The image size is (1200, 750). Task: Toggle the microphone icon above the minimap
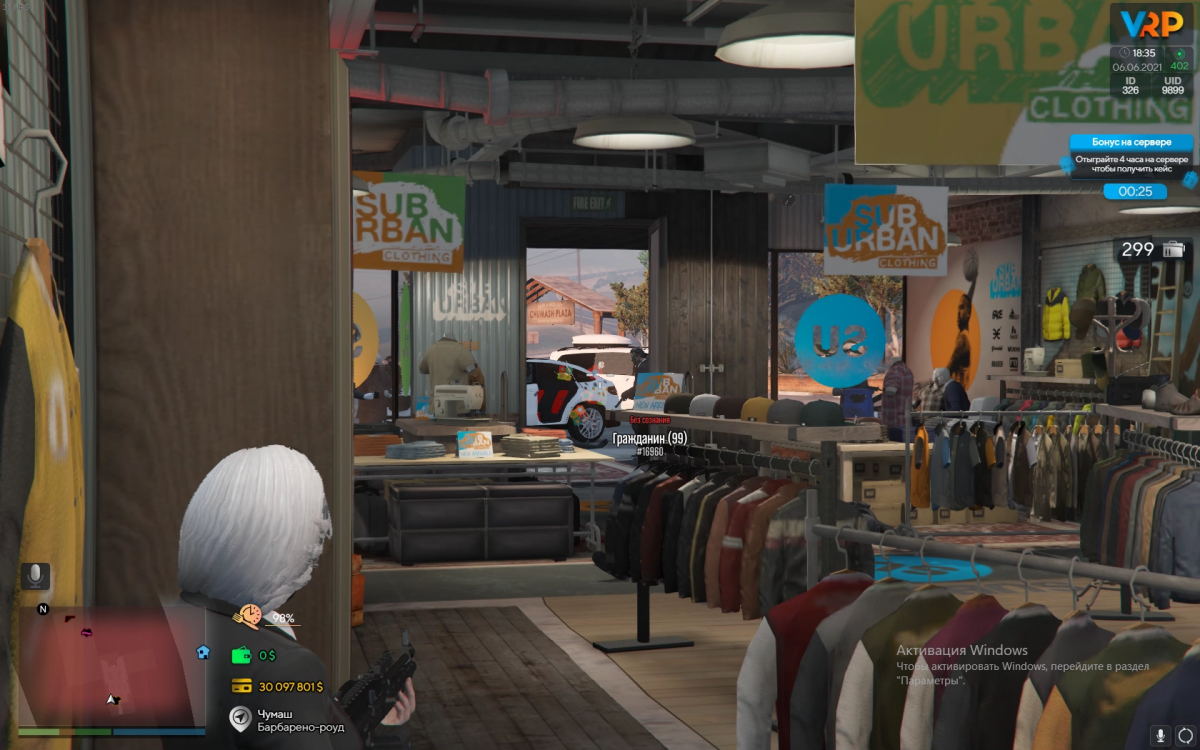point(36,575)
